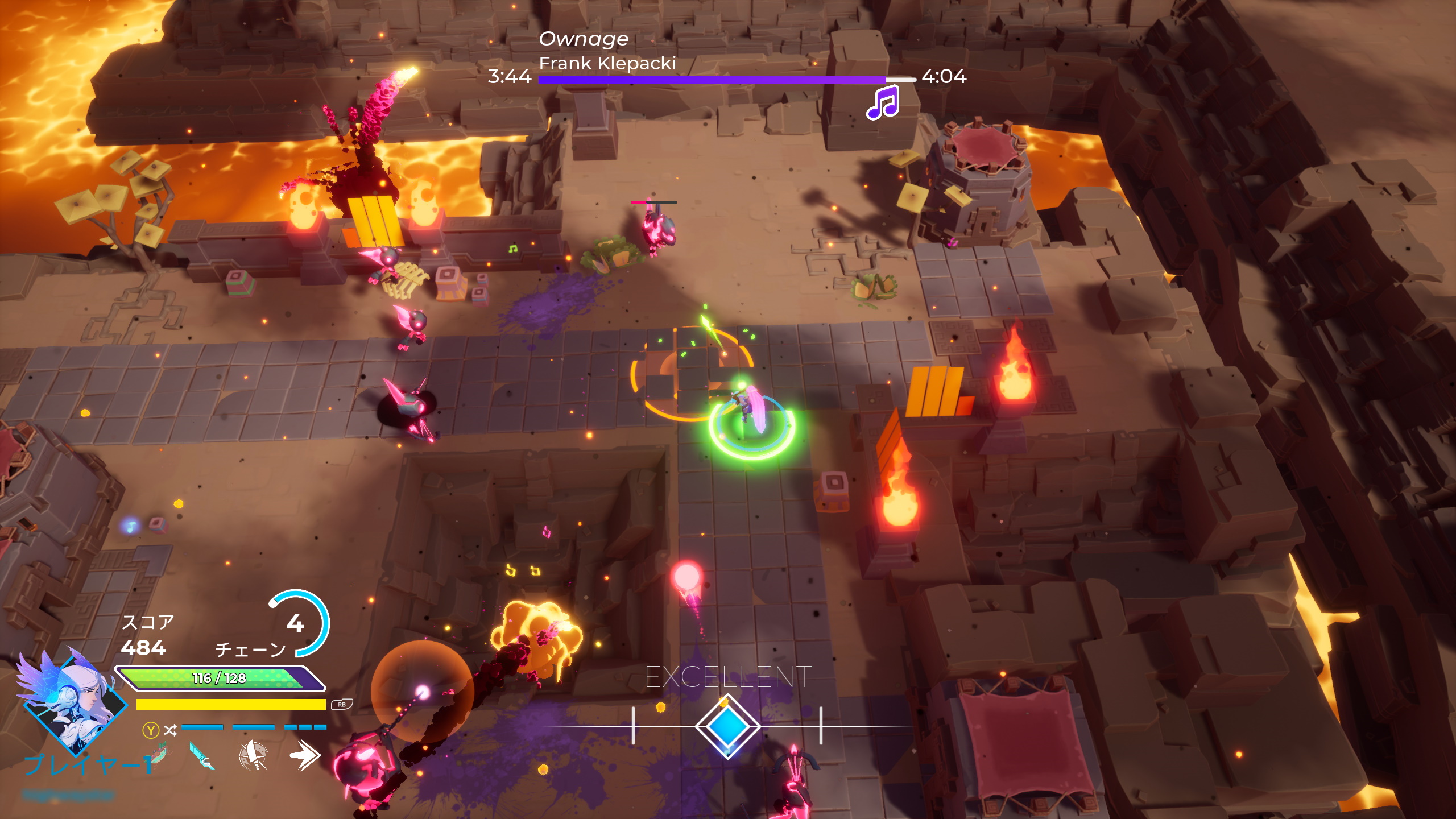Trigger the white arrow dash ability
This screenshot has height=819, width=1456.
(x=305, y=755)
